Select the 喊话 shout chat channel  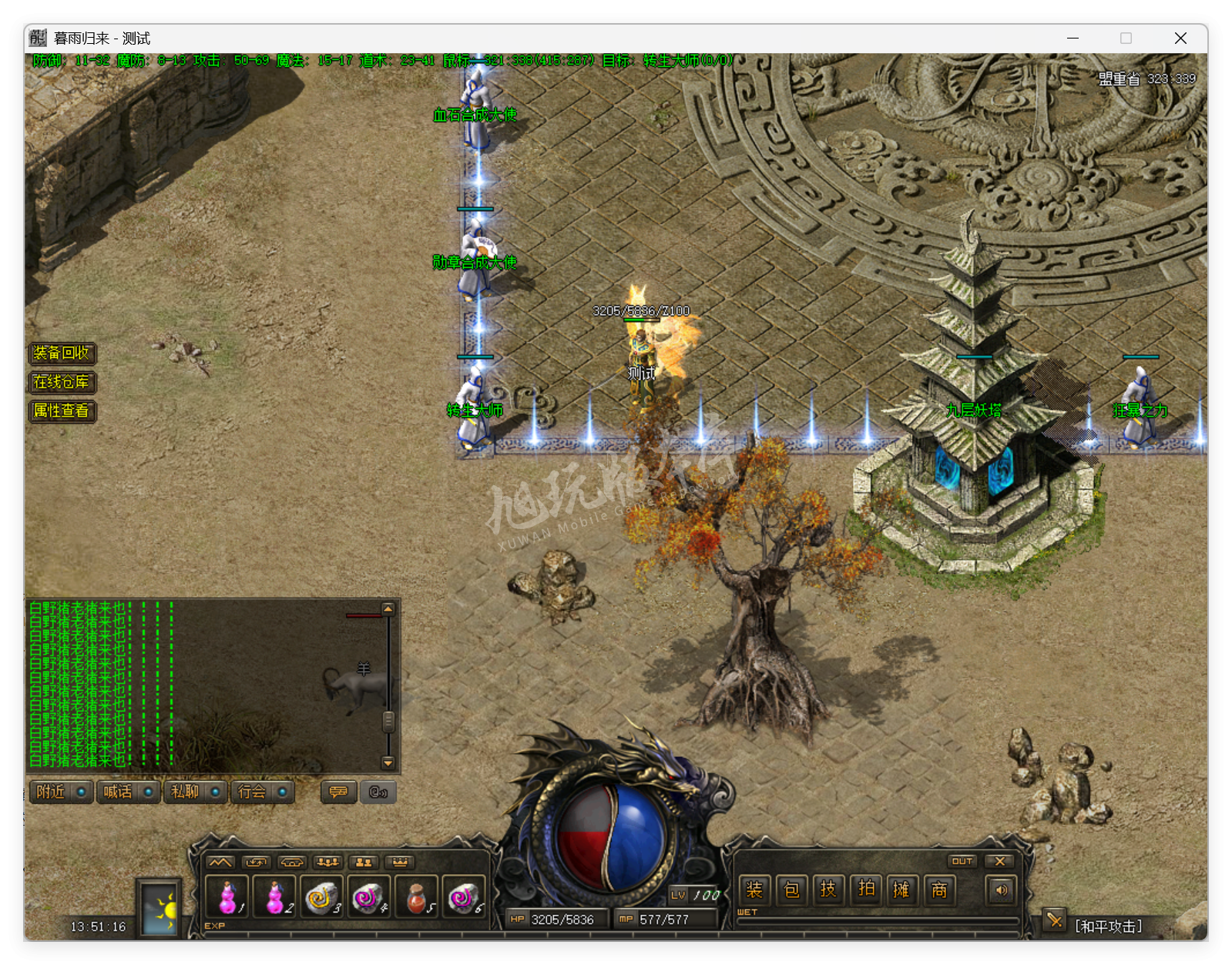tap(128, 792)
